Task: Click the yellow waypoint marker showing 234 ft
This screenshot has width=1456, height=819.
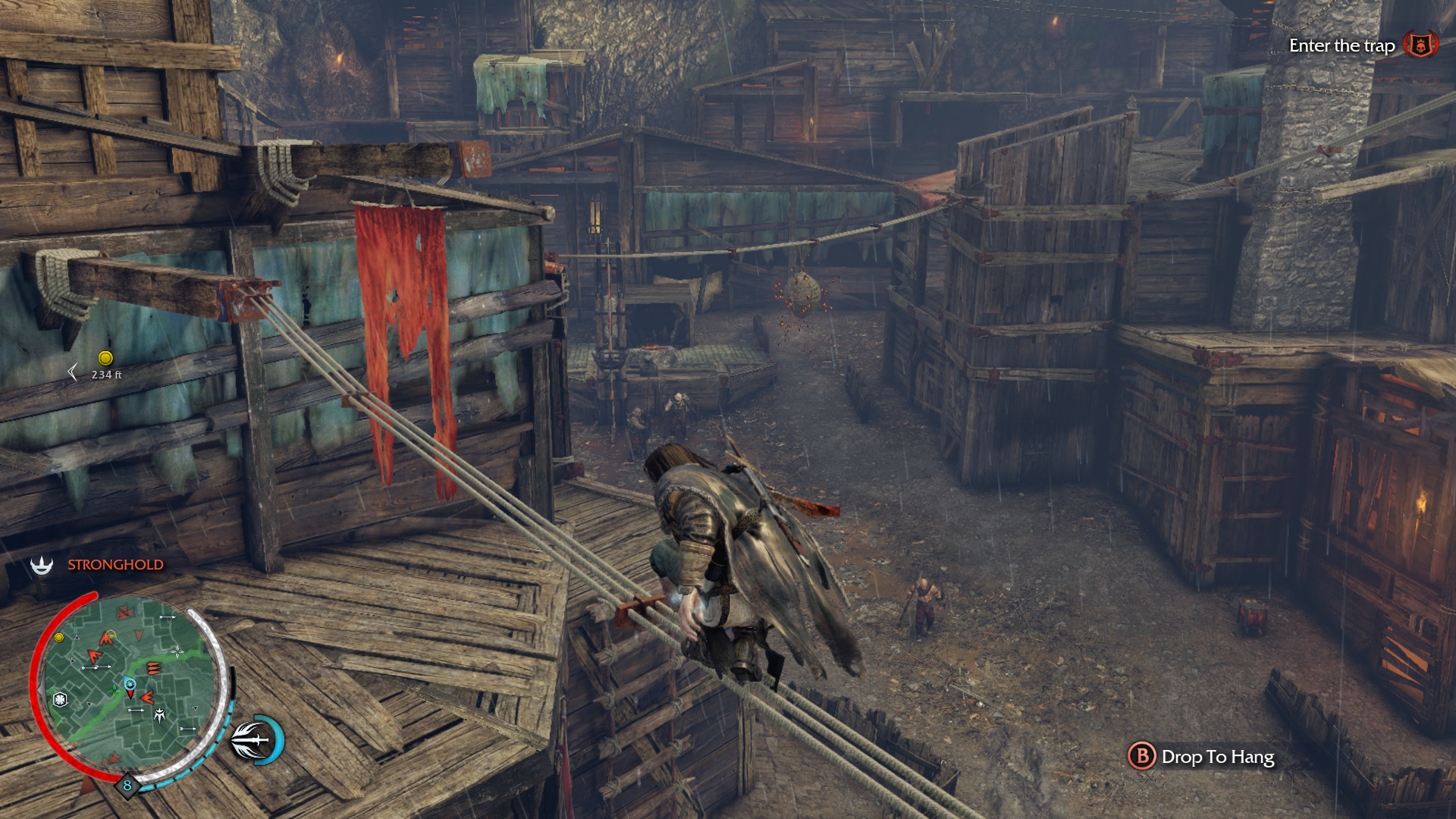Action: point(105,358)
